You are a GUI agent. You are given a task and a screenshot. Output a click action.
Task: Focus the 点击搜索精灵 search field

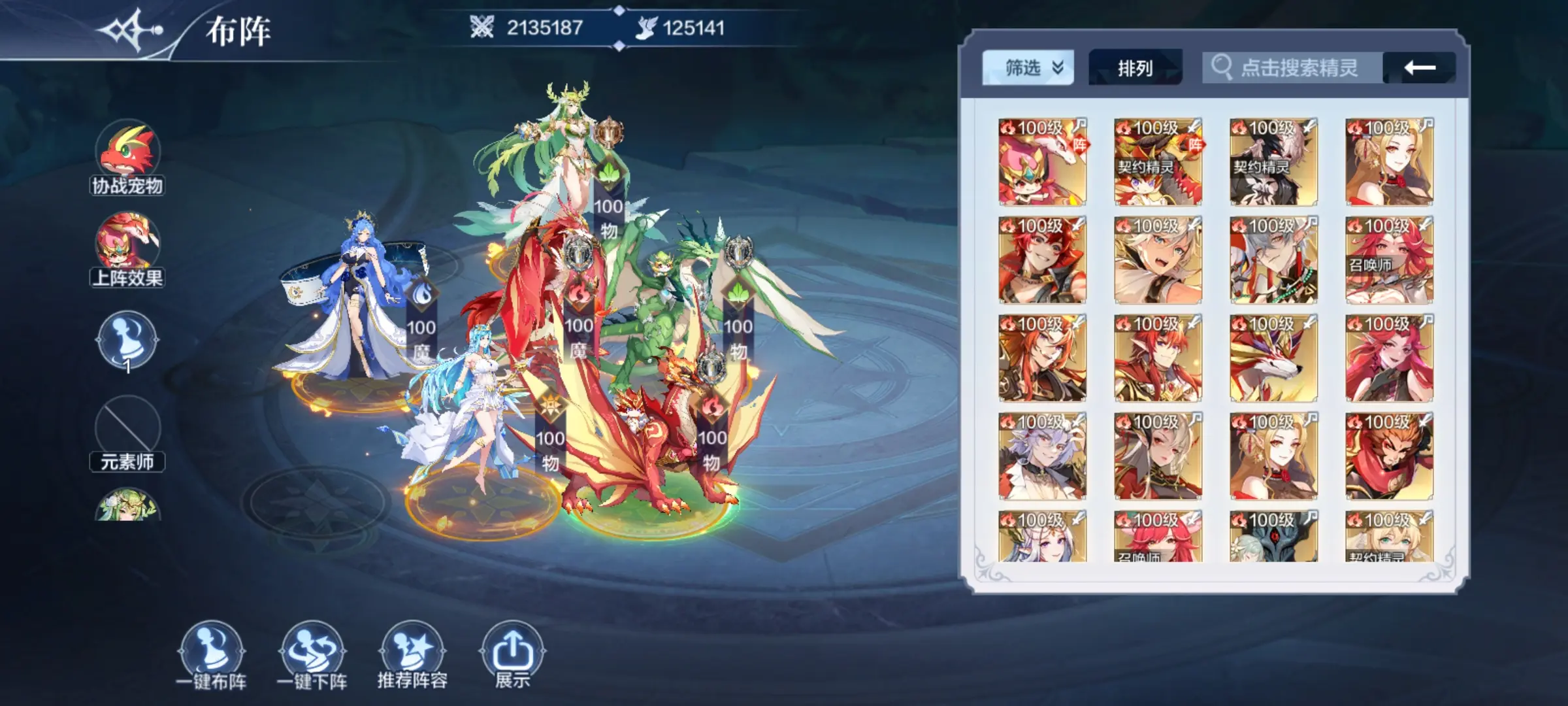point(1298,68)
